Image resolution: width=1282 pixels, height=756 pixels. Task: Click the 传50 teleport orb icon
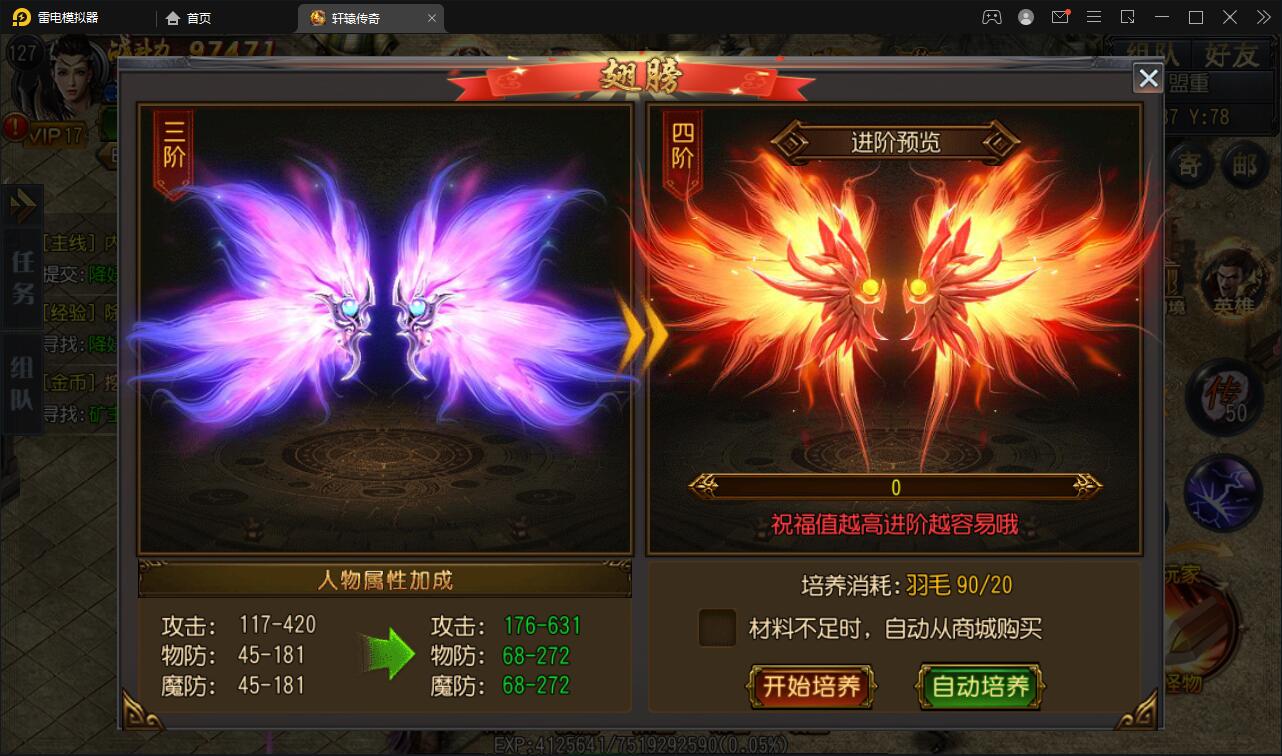(1224, 397)
